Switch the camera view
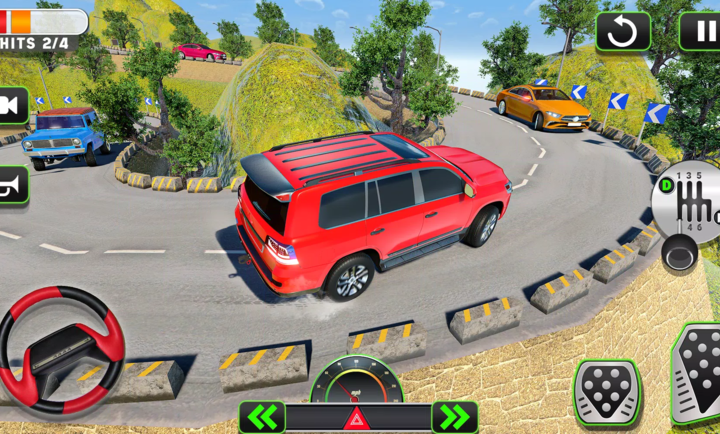Viewport: 720px width, 434px height. tap(12, 105)
